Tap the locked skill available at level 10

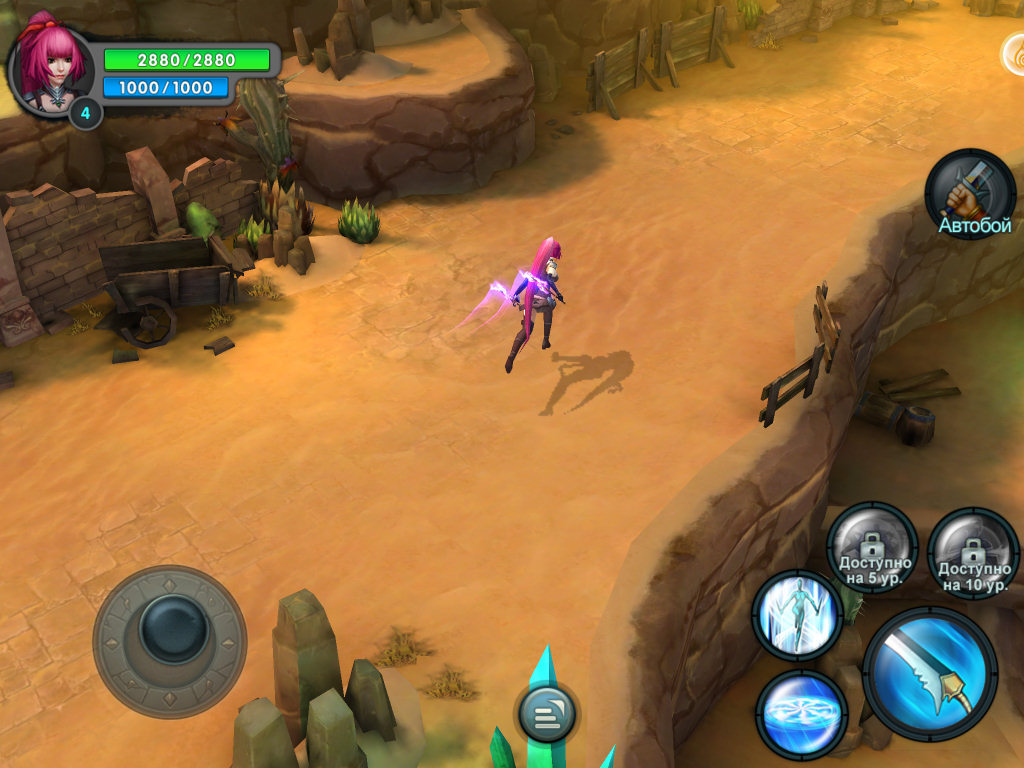point(973,553)
